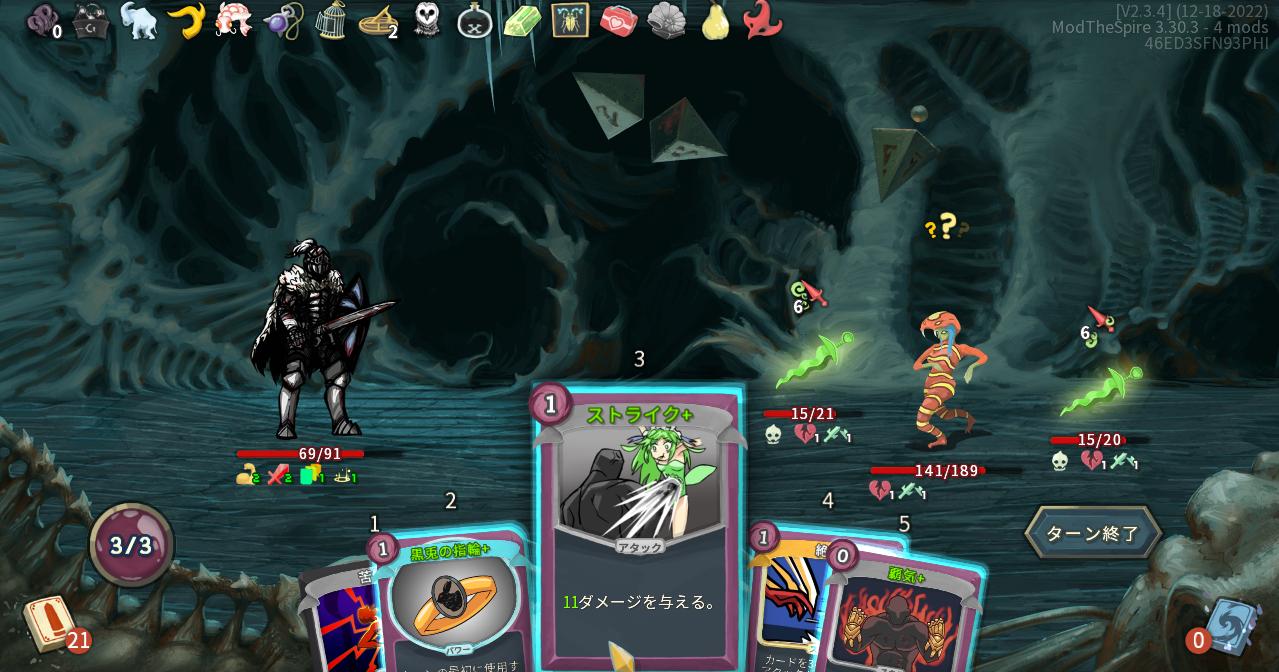Viewport: 1279px width, 672px height.
Task: Inspect the framed beetle relic
Action: click(x=570, y=20)
